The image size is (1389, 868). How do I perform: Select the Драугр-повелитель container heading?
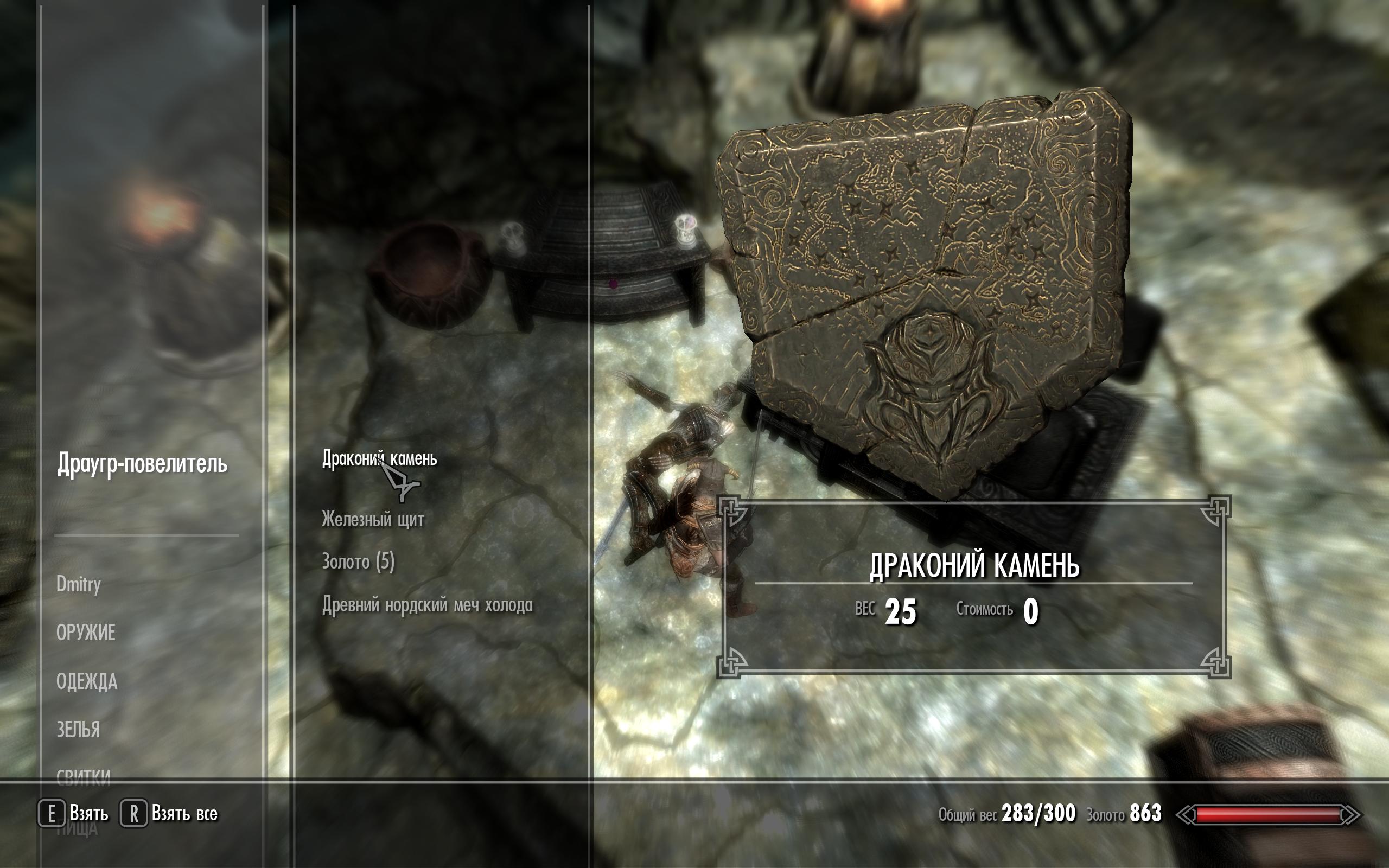coord(142,463)
